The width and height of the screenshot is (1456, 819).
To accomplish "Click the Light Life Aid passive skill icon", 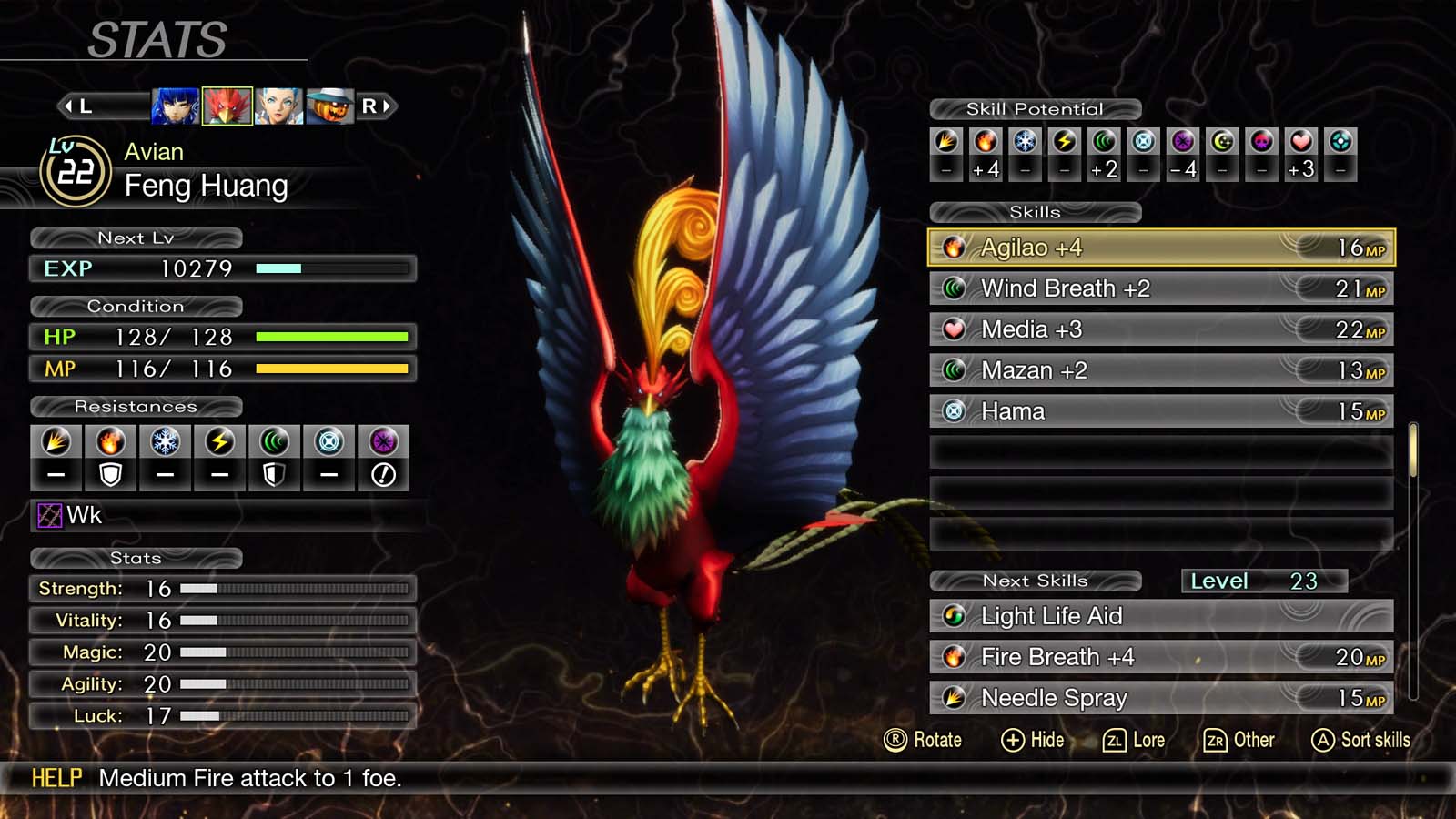I will 954,617.
